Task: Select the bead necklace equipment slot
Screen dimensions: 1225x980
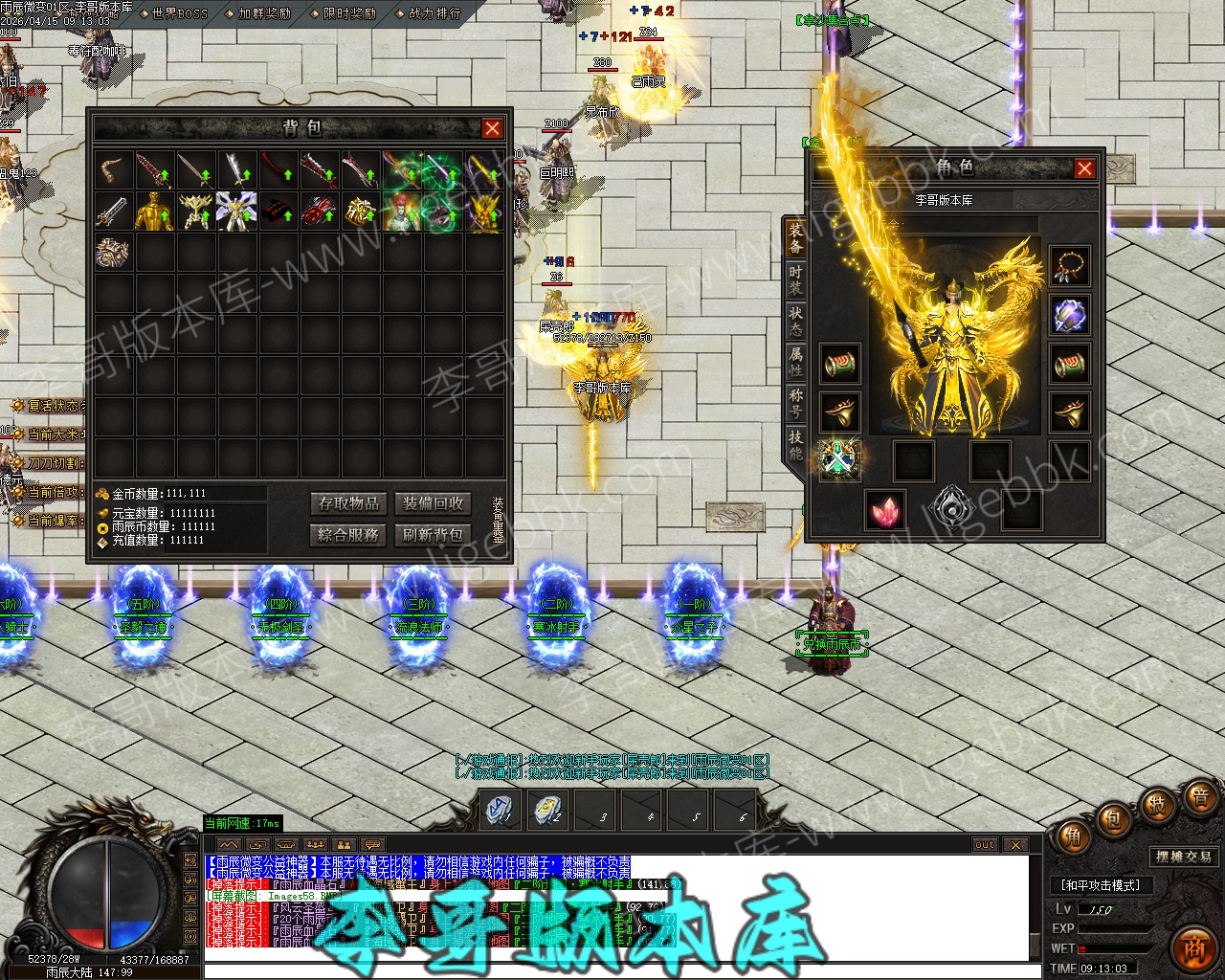Action: (x=1069, y=267)
